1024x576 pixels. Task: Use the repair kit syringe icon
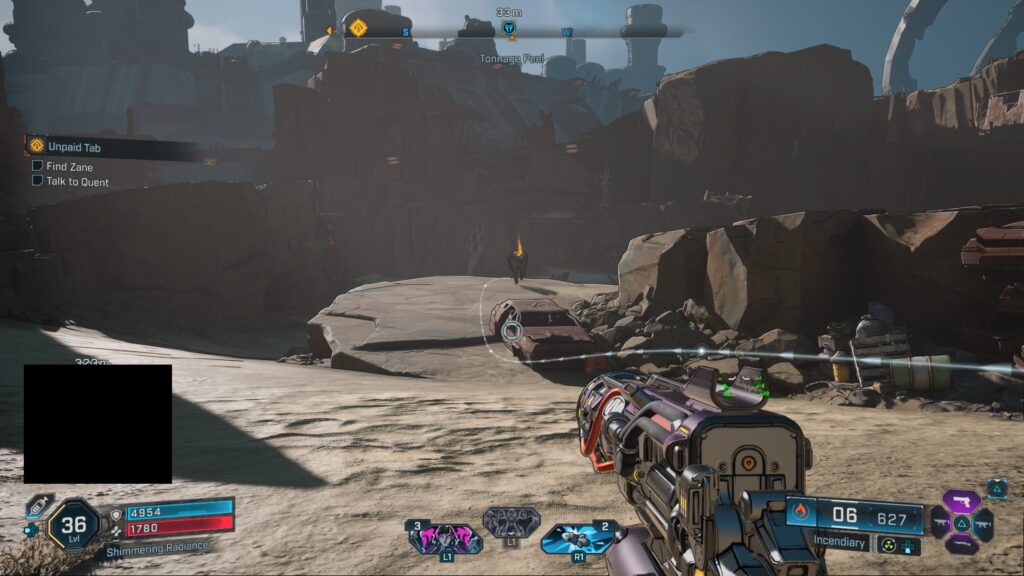(x=38, y=506)
